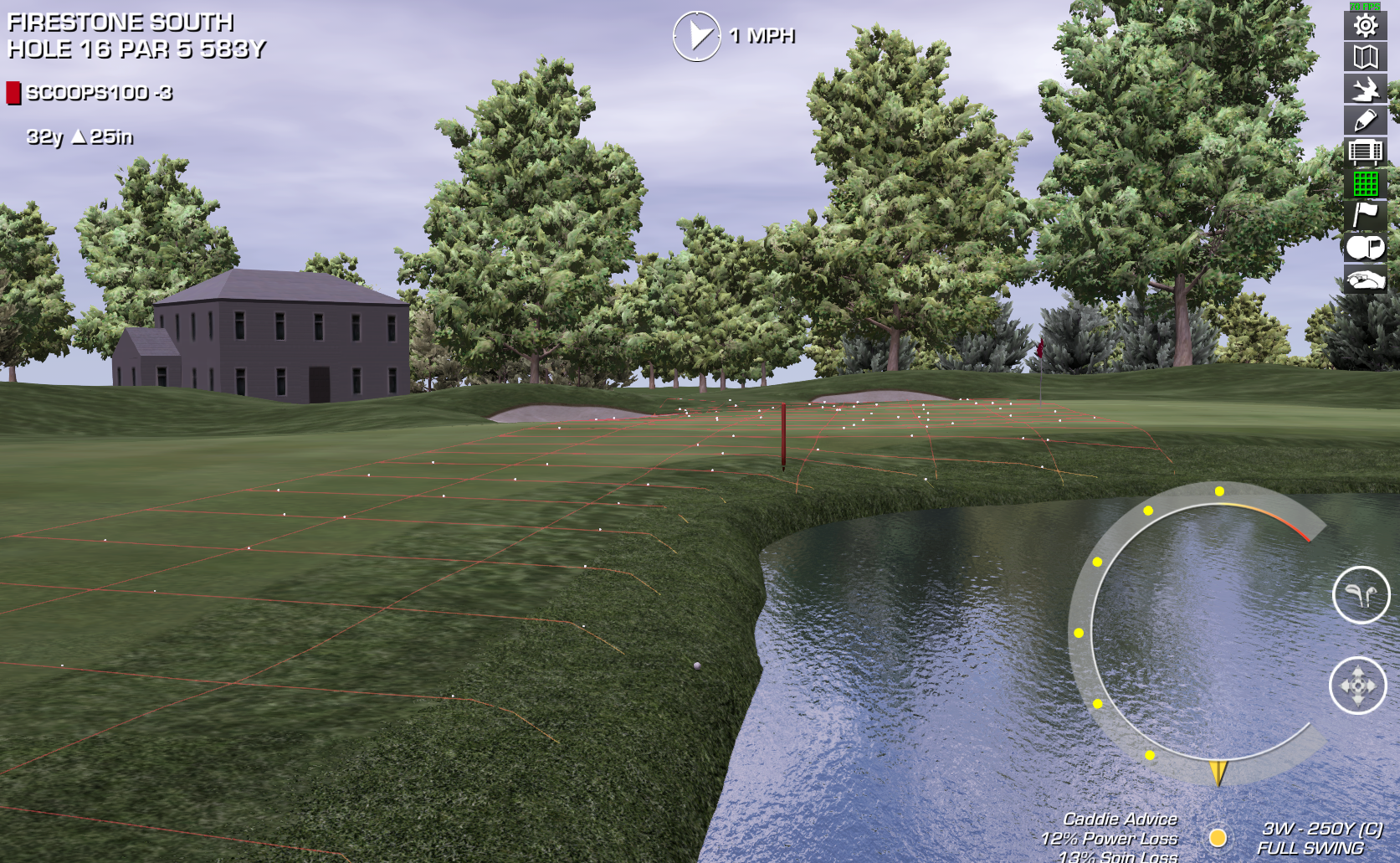The height and width of the screenshot is (863, 1400).
Task: Select the golf glove icon
Action: click(x=1365, y=279)
